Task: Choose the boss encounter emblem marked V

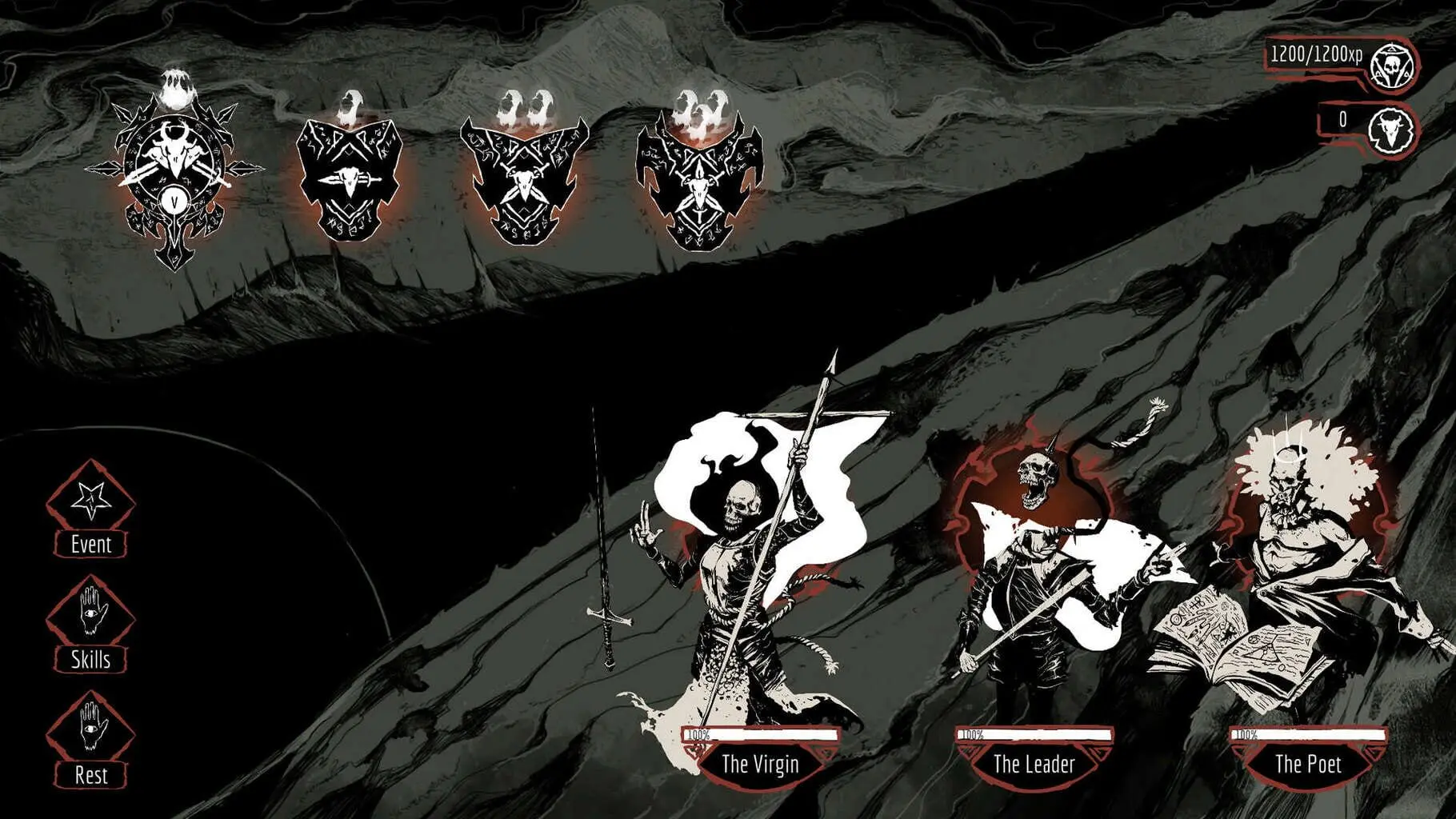Action: (174, 176)
